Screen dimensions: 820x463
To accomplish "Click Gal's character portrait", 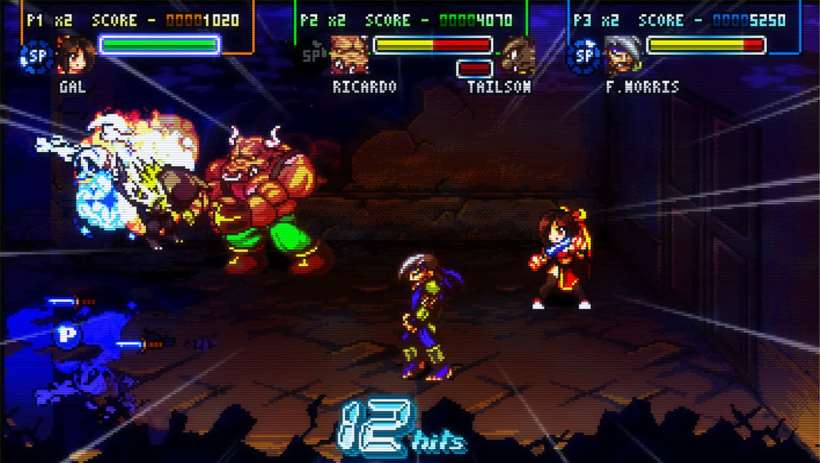I will click(x=75, y=54).
